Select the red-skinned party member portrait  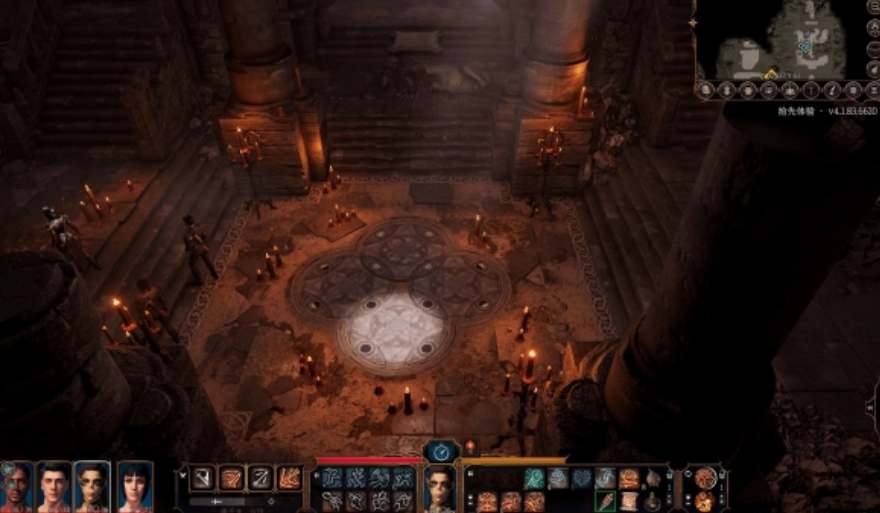(x=16, y=487)
